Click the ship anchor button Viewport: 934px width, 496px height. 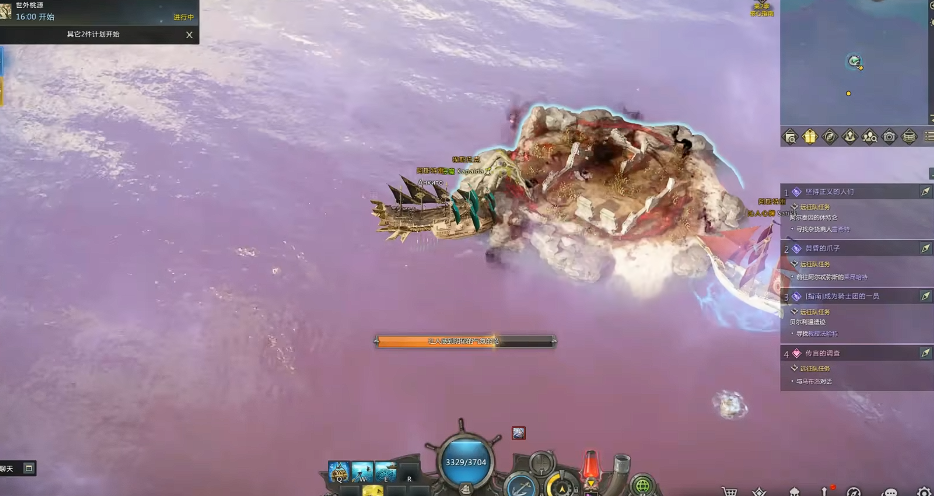tap(519, 486)
